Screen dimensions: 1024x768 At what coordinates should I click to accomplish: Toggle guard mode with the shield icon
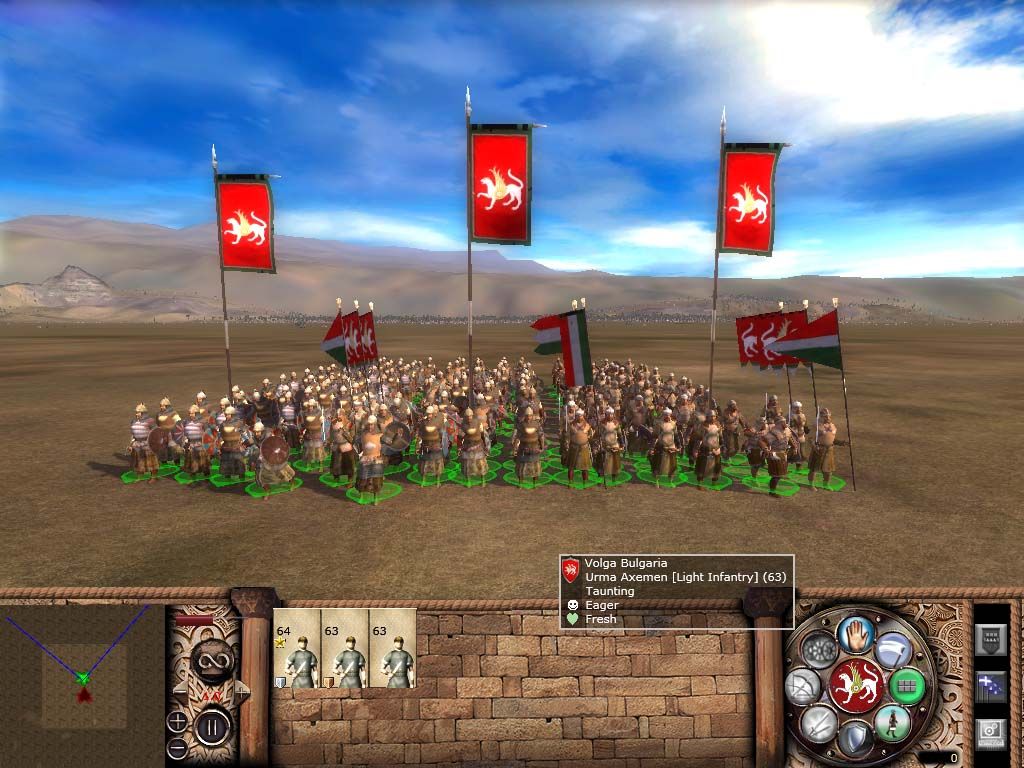click(854, 739)
